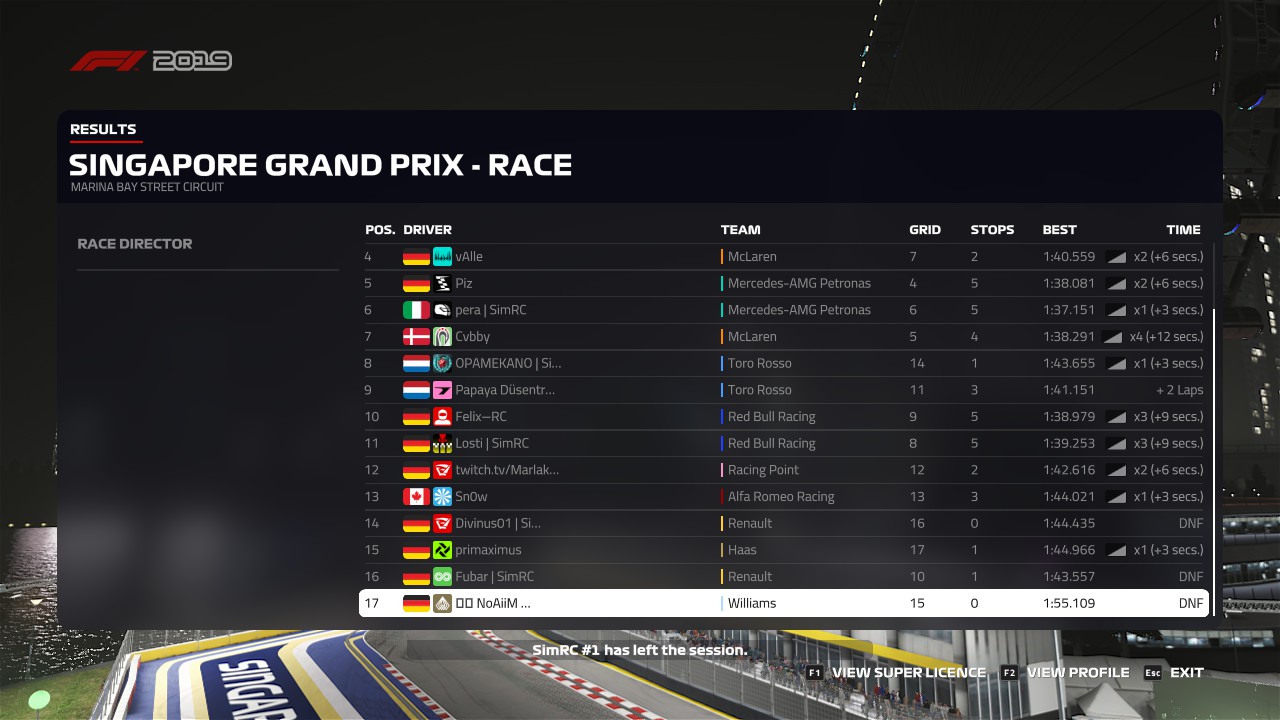Open View Super Licence
The width and height of the screenshot is (1280, 720).
[897, 673]
